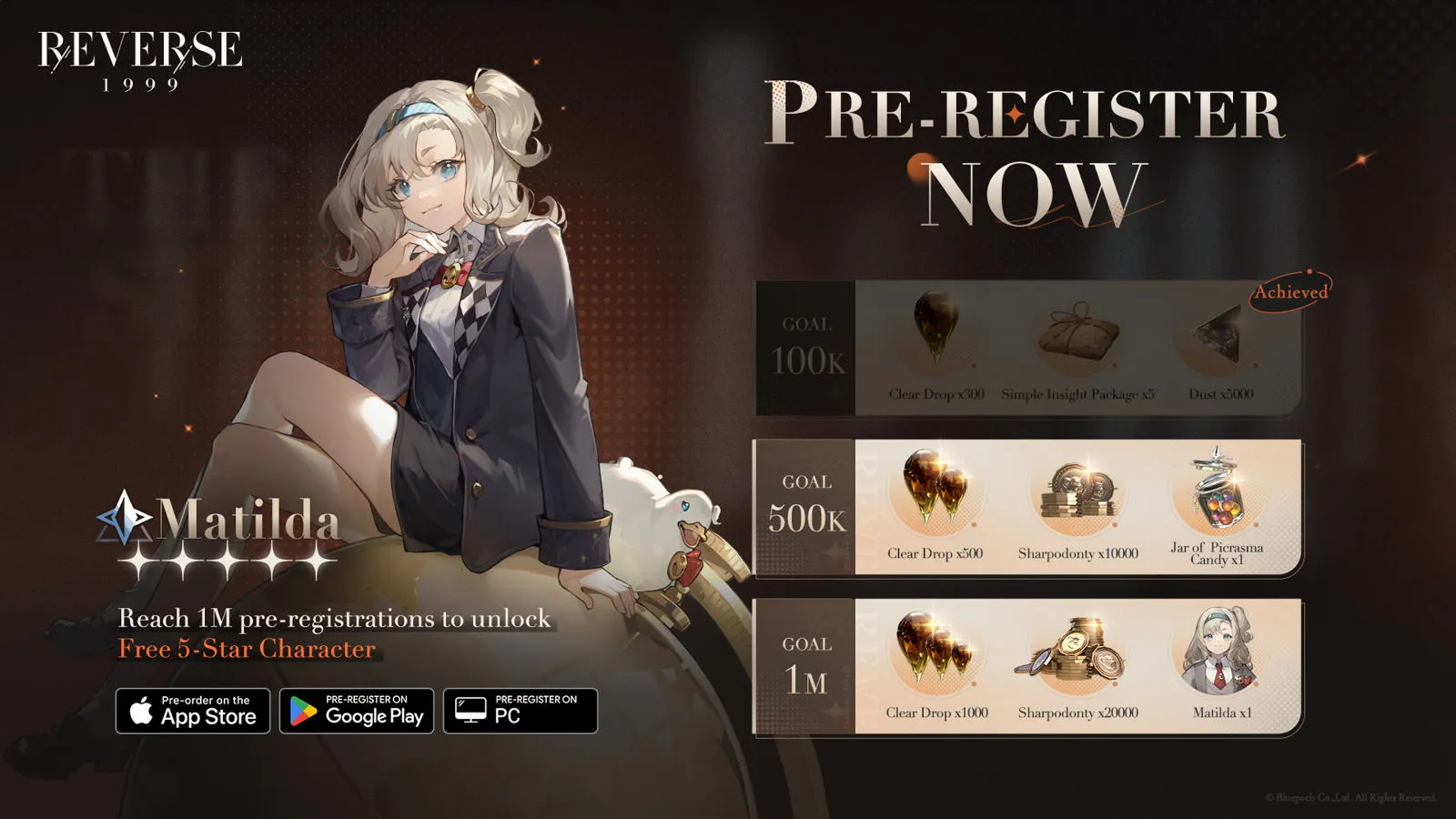
Task: Click the Clear Drop x500 reward
Action: point(935,491)
